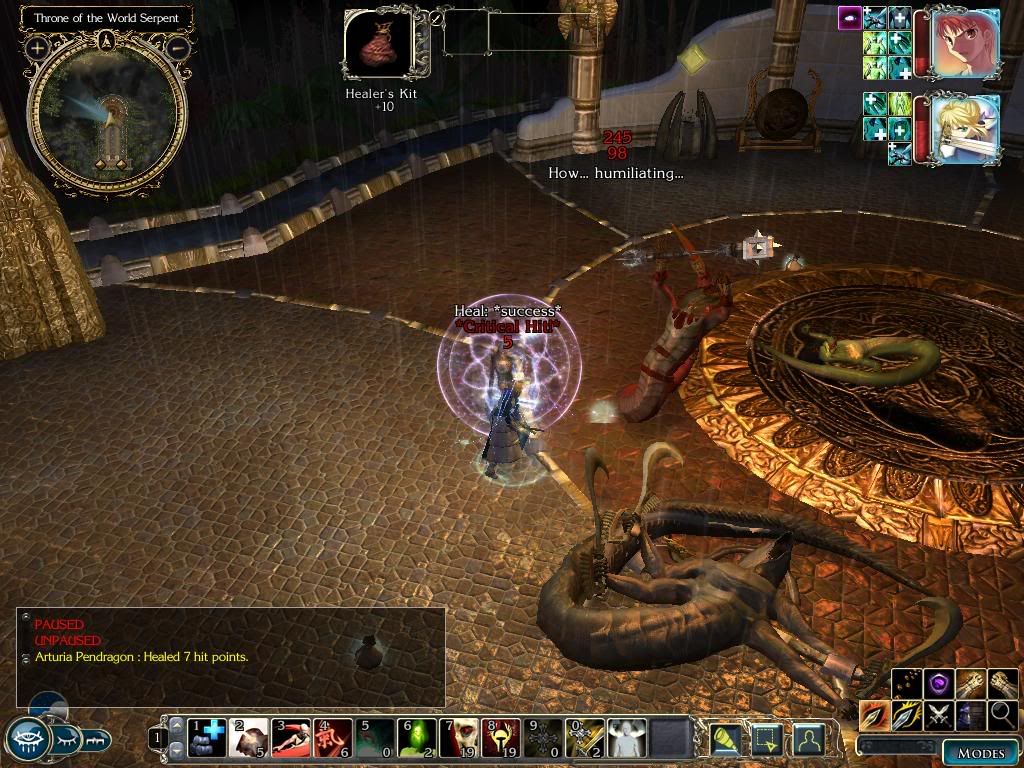Viewport: 1024px width, 768px height.
Task: Toggle the purple shield mode icon
Action: tap(939, 684)
